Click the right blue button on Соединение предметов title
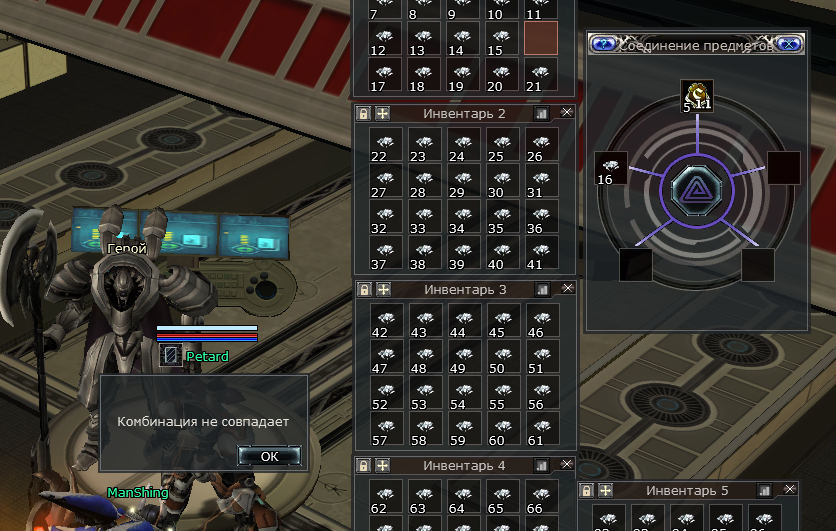836x531 pixels. point(789,44)
